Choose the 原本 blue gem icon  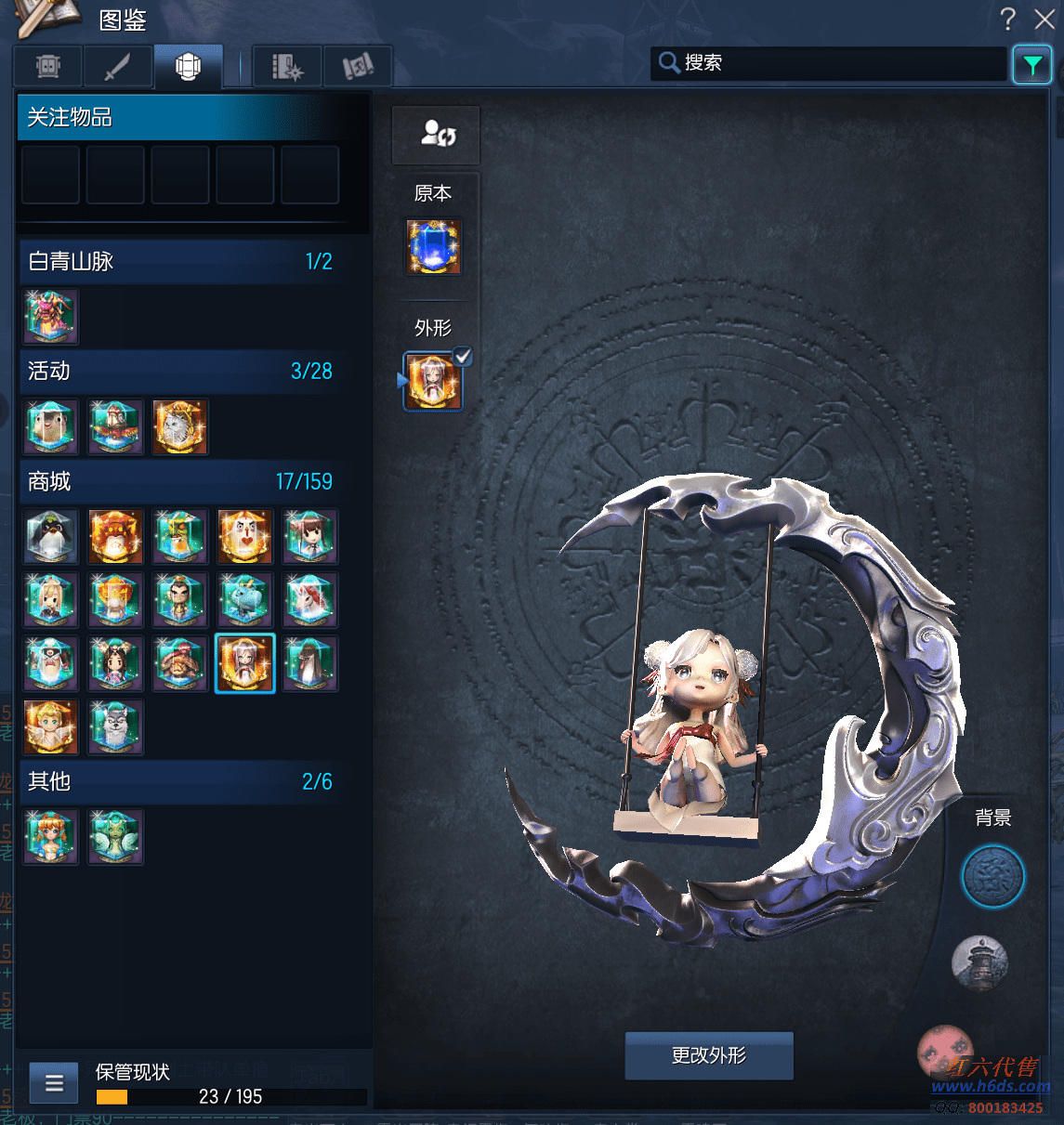coord(433,247)
